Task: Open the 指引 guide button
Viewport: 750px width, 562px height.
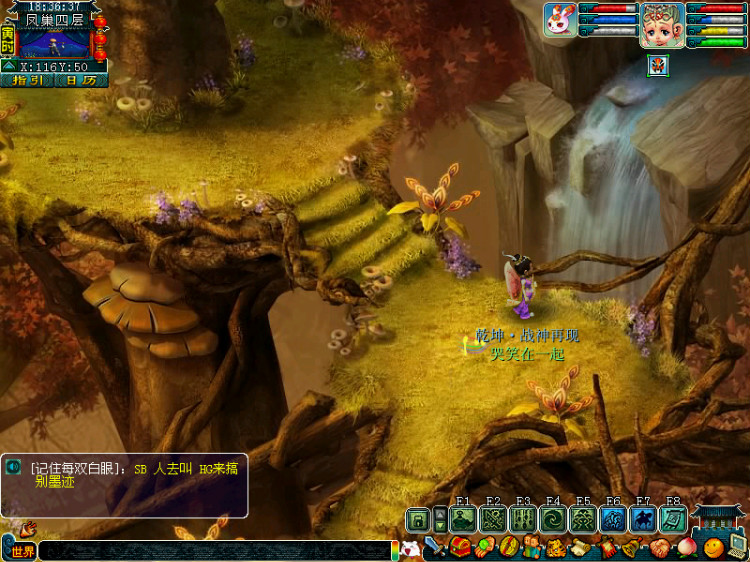Action: click(27, 81)
